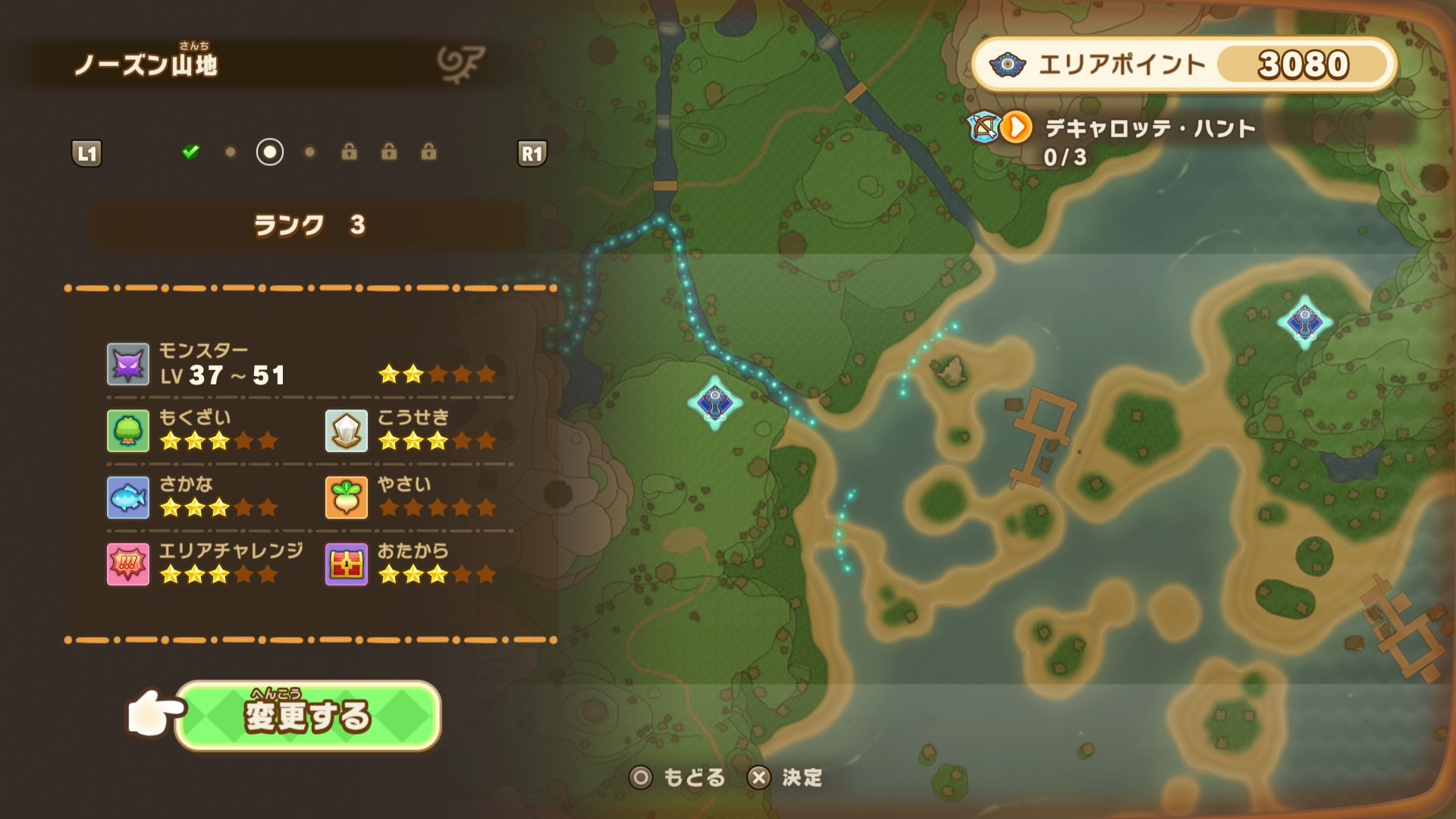Open the orange play arrow beside the quest
This screenshot has width=1456, height=819.
pyautogui.click(x=1016, y=129)
